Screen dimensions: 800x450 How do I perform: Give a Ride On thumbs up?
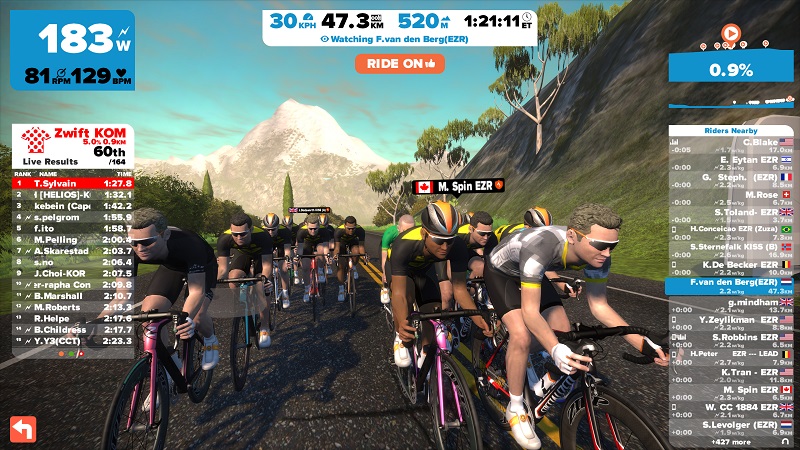pos(399,63)
